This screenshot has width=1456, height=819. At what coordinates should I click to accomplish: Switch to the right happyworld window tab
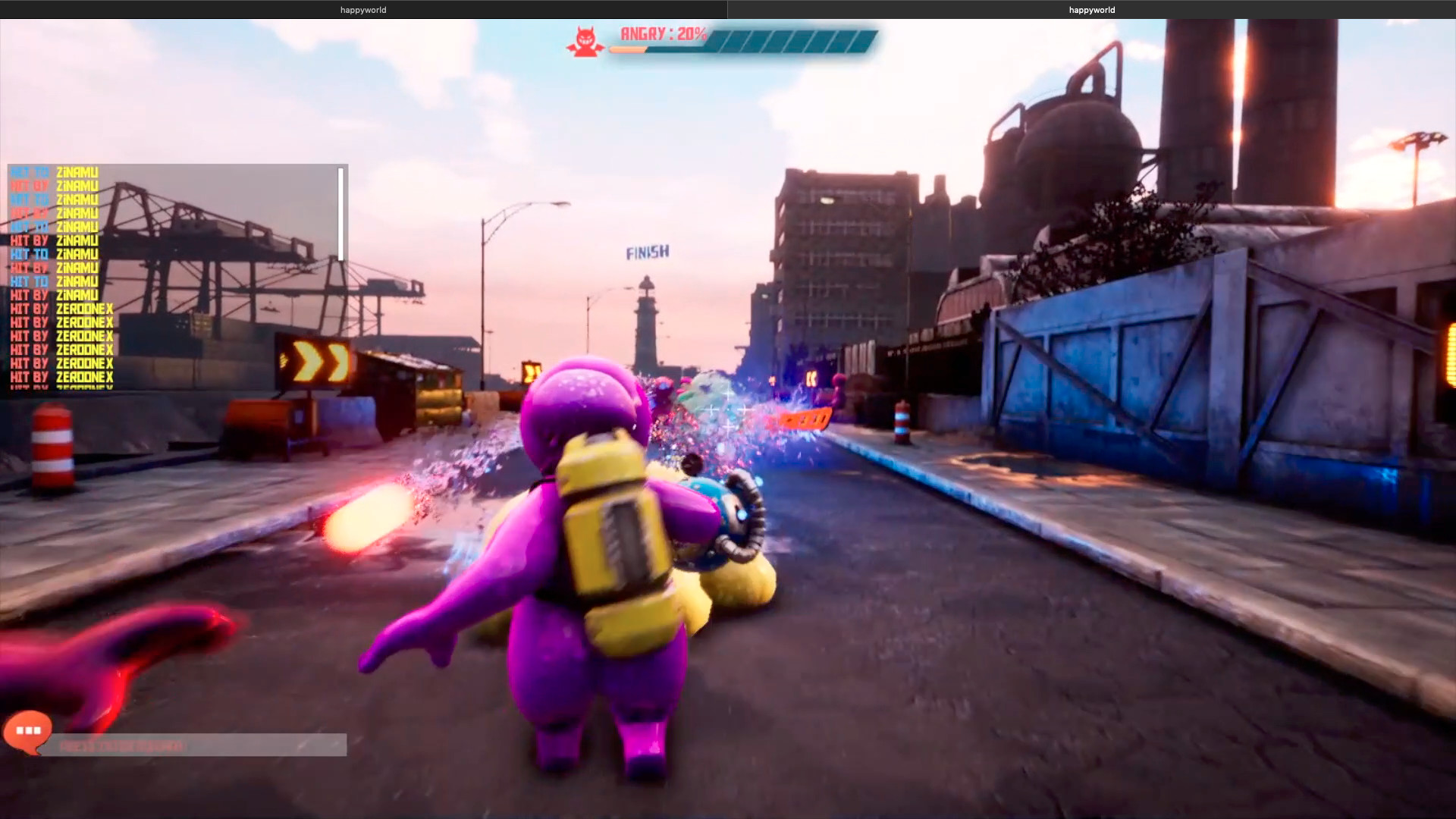pos(1090,10)
